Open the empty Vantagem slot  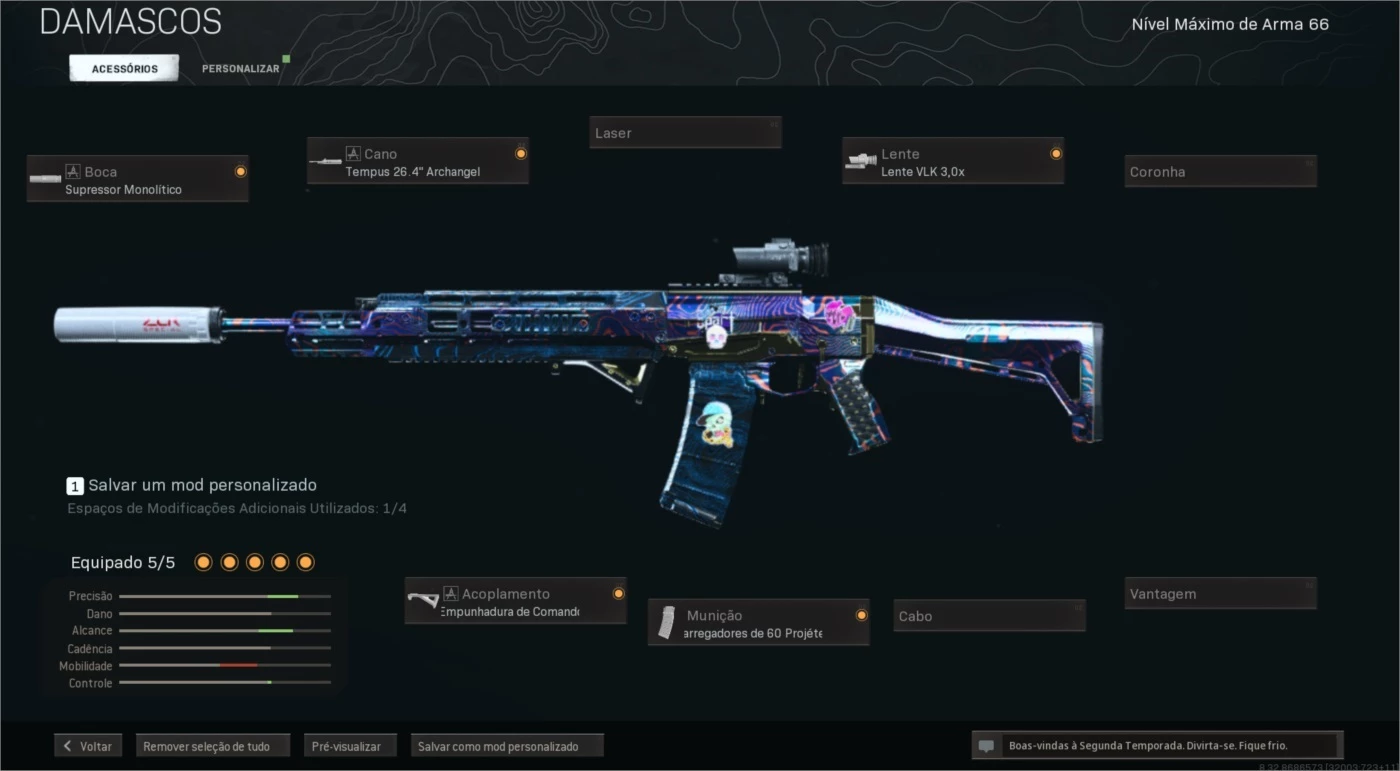click(x=1220, y=593)
